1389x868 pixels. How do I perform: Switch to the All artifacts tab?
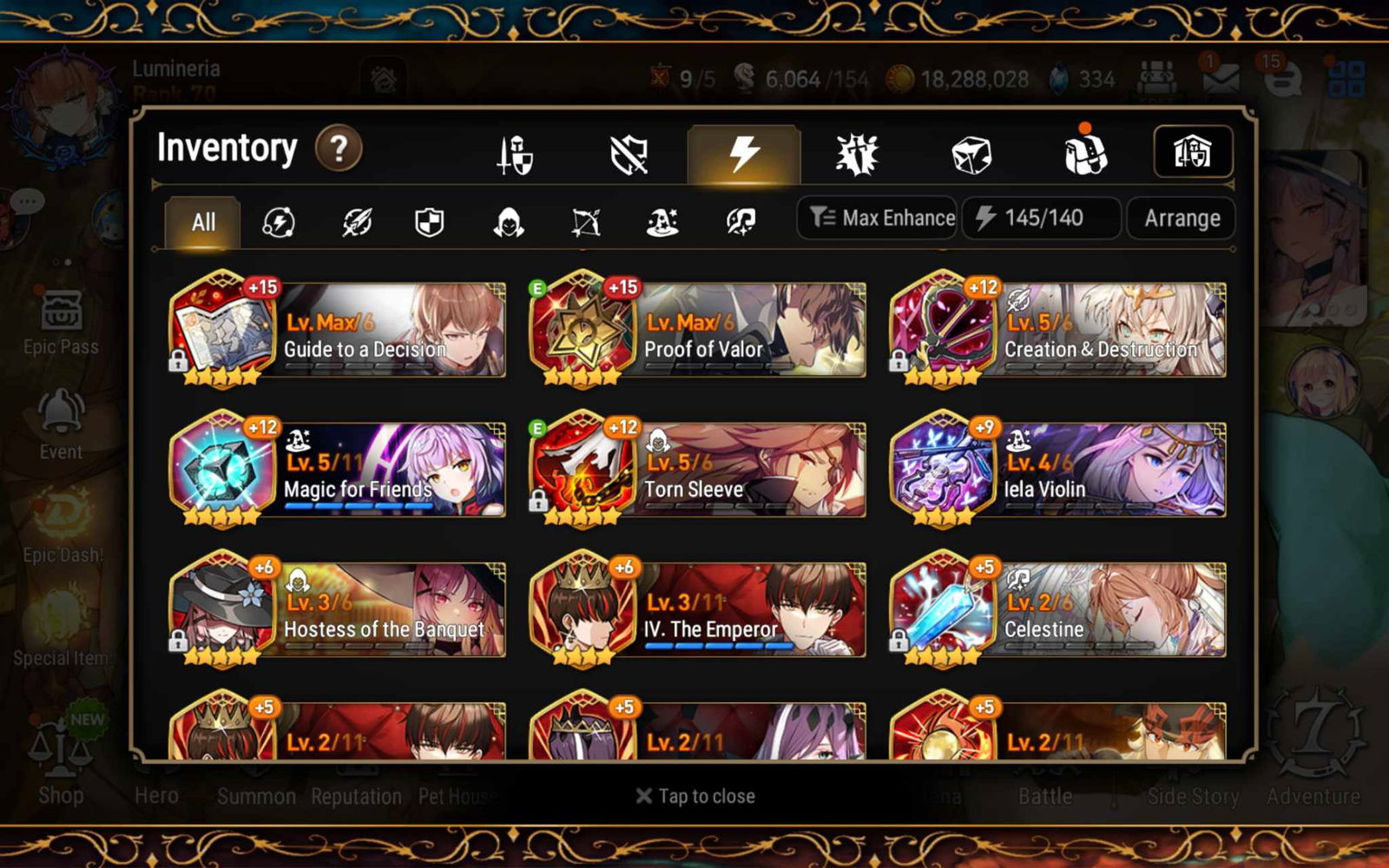click(x=201, y=222)
